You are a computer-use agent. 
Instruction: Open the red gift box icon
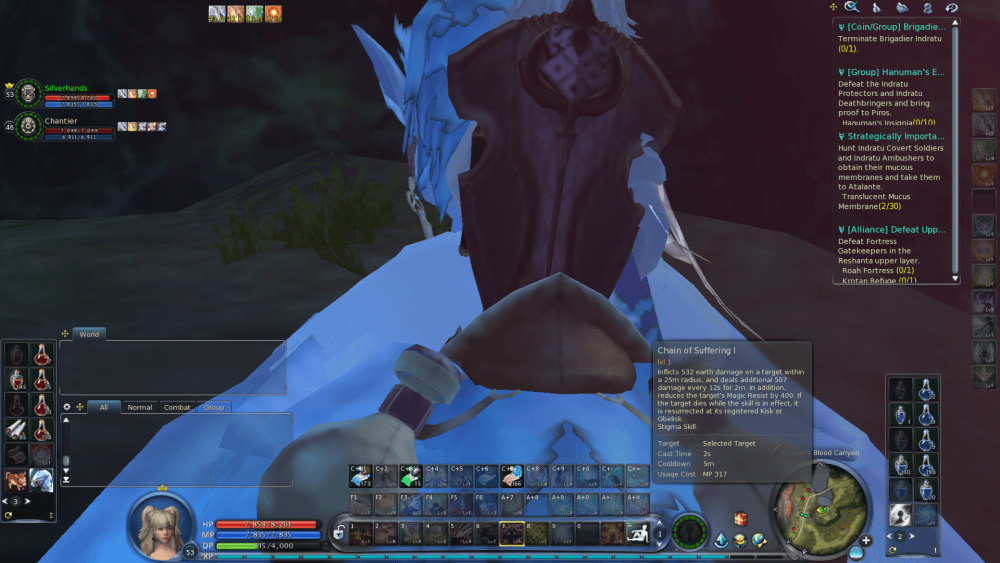[741, 519]
